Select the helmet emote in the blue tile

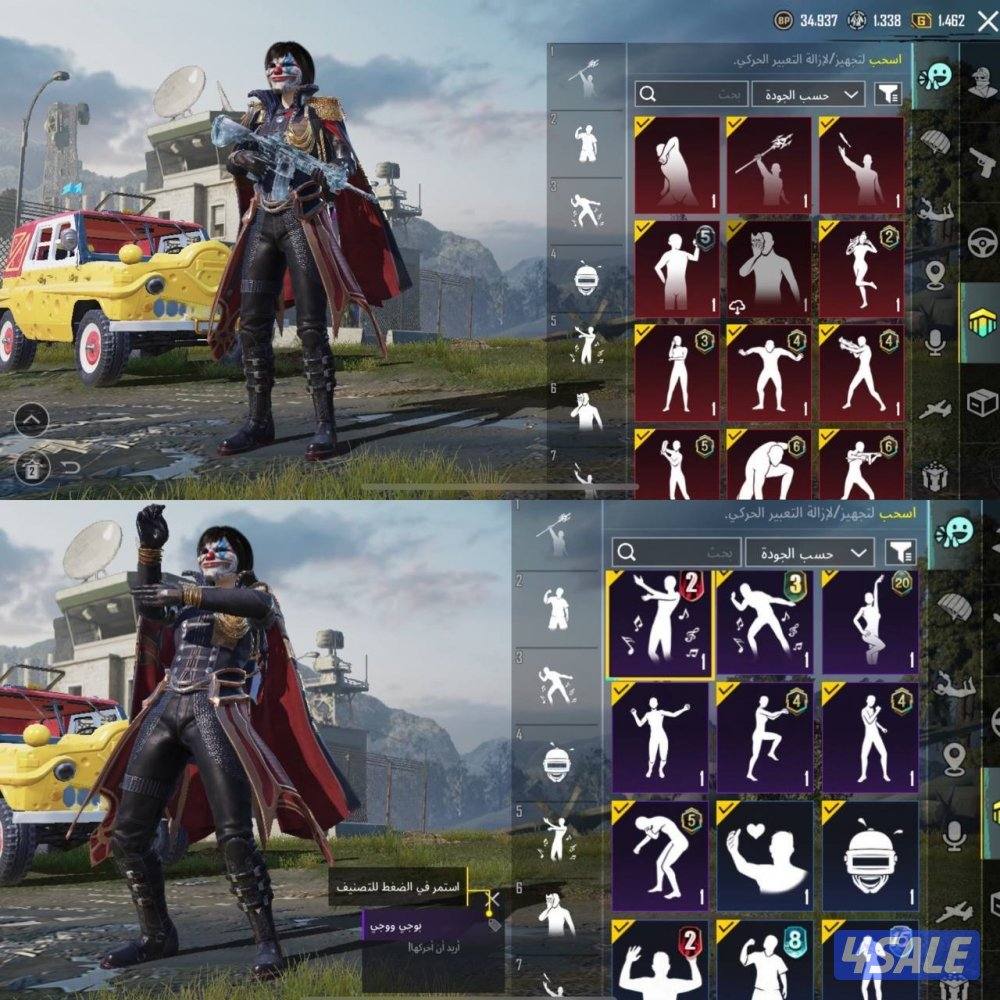(869, 847)
